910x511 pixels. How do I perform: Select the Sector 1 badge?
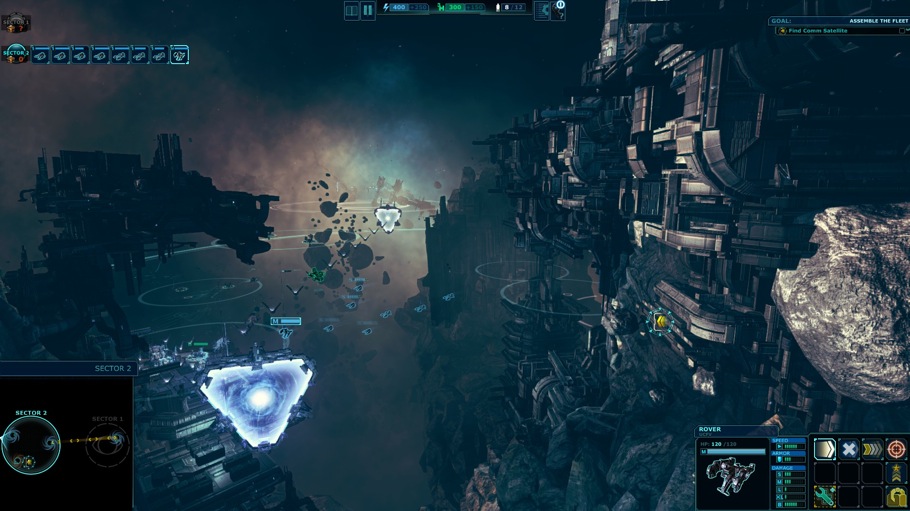point(16,22)
